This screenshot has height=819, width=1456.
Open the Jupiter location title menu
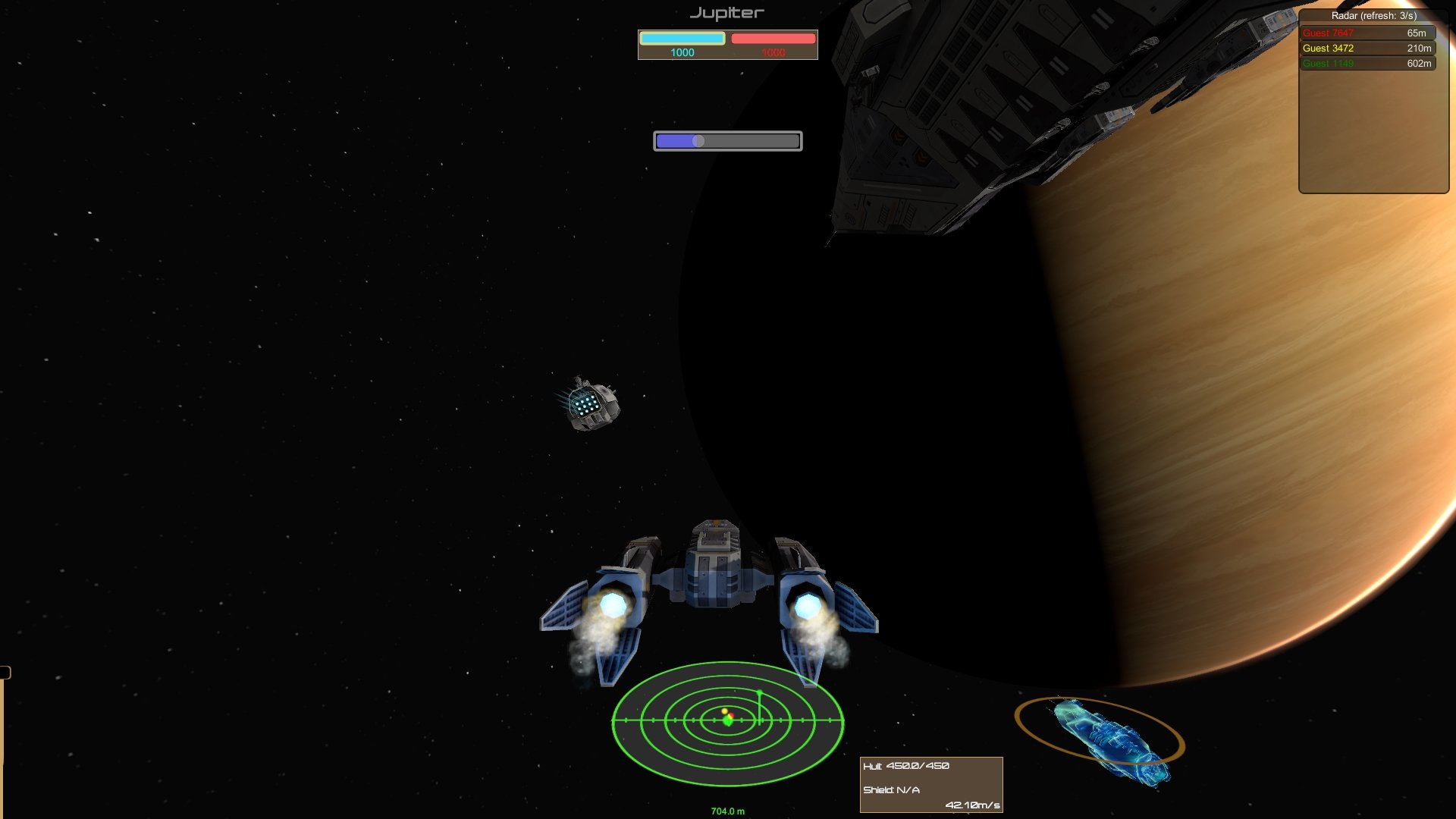click(726, 12)
